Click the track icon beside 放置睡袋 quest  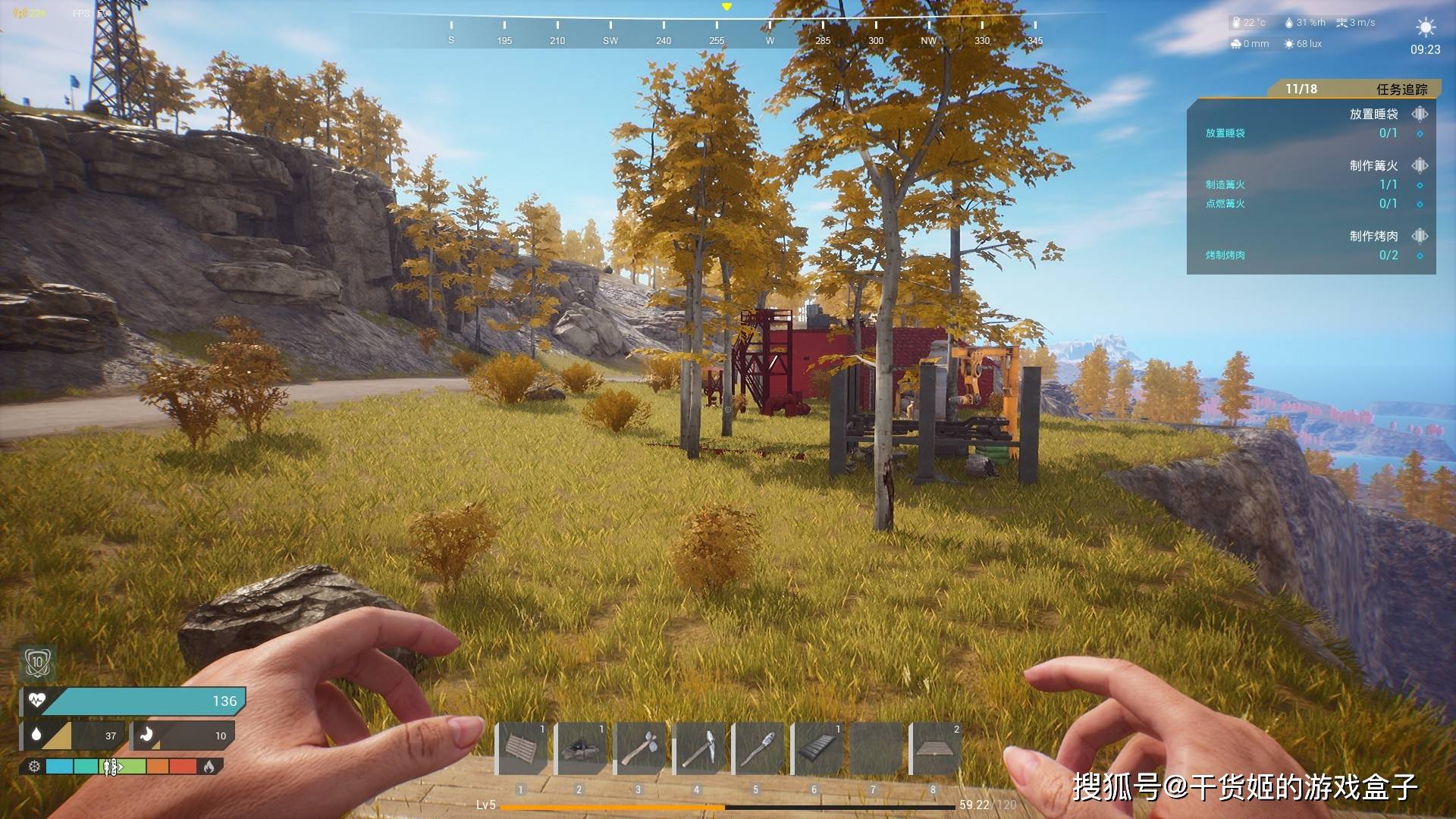coord(1420,114)
